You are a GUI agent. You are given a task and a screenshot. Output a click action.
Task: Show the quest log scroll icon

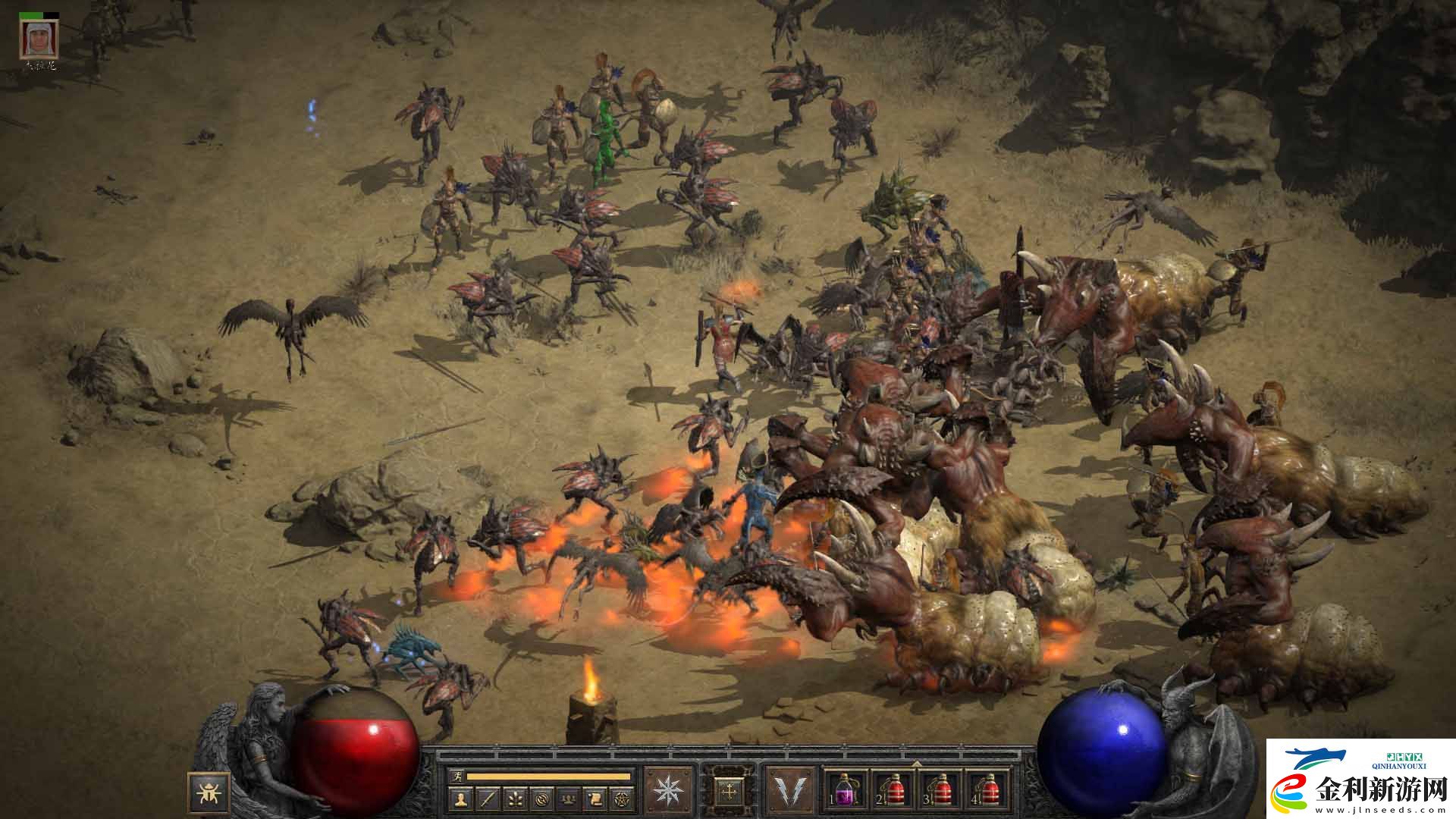(596, 798)
